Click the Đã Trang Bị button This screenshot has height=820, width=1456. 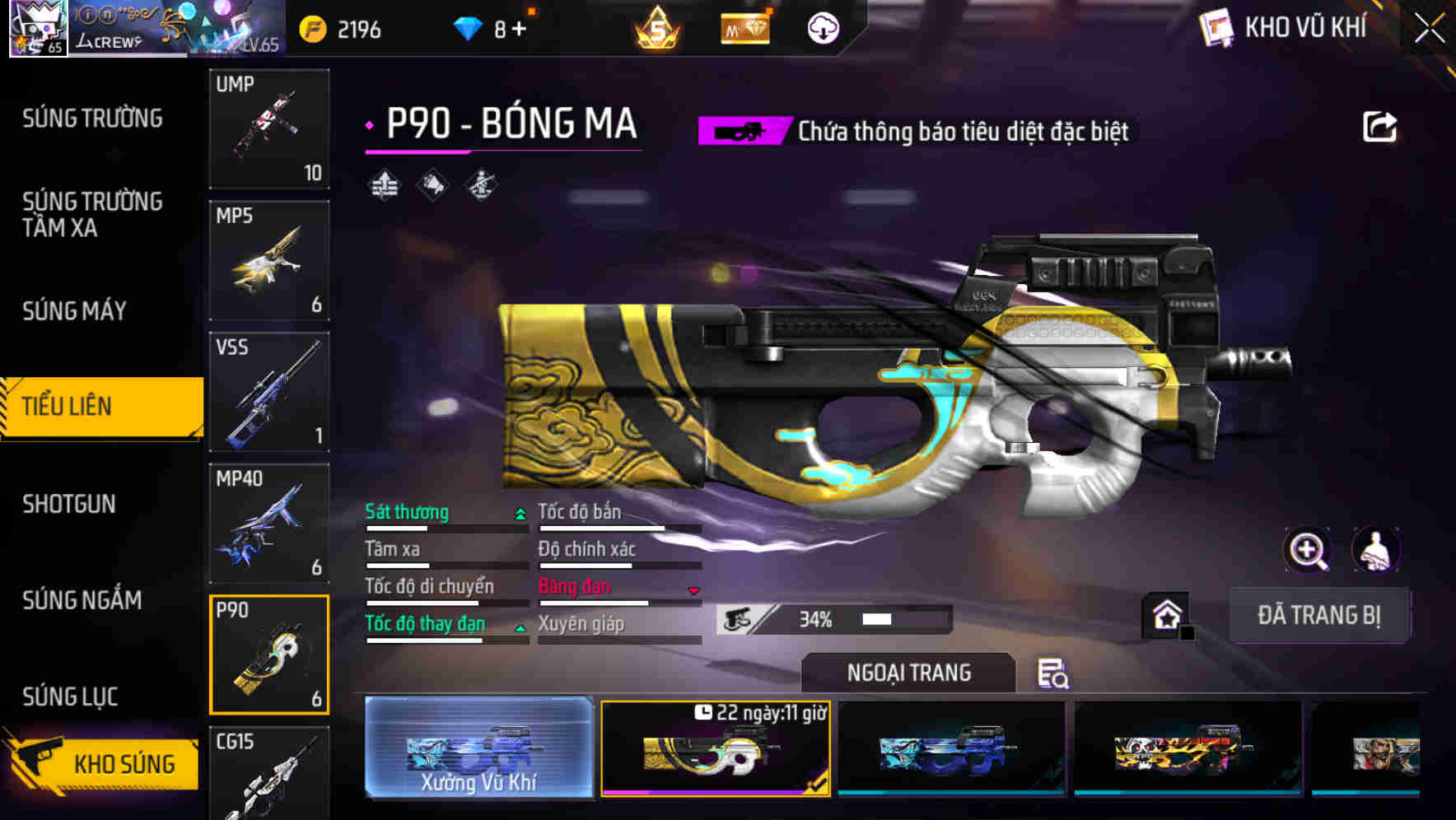point(1319,615)
